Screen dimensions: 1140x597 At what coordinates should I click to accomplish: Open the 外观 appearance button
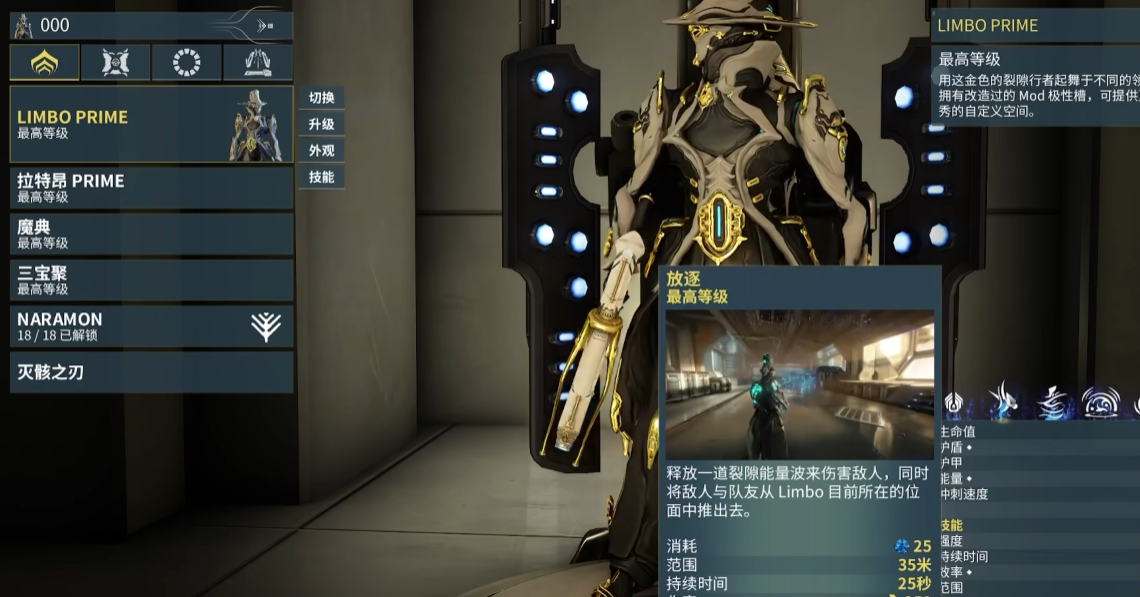321,151
